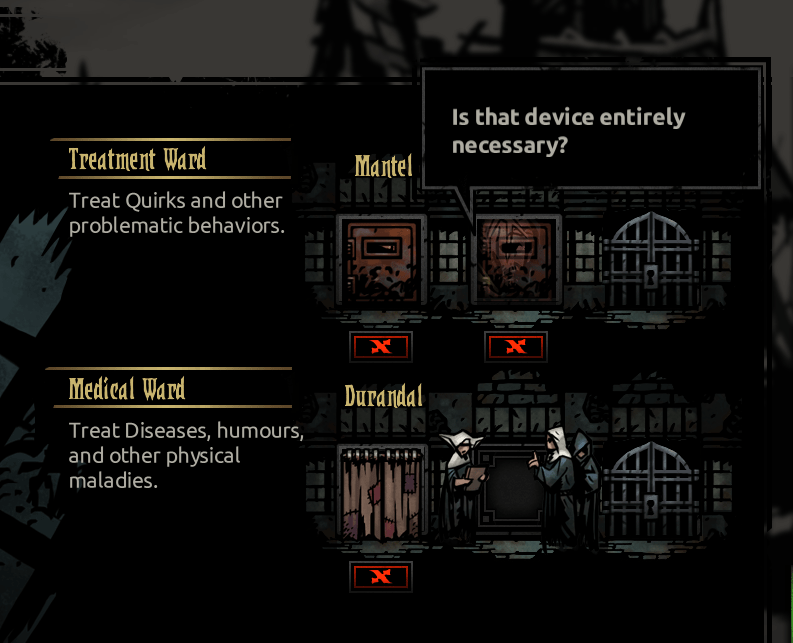Select the locked gate slot in Medical Ward
The height and width of the screenshot is (643, 793).
coord(651,491)
